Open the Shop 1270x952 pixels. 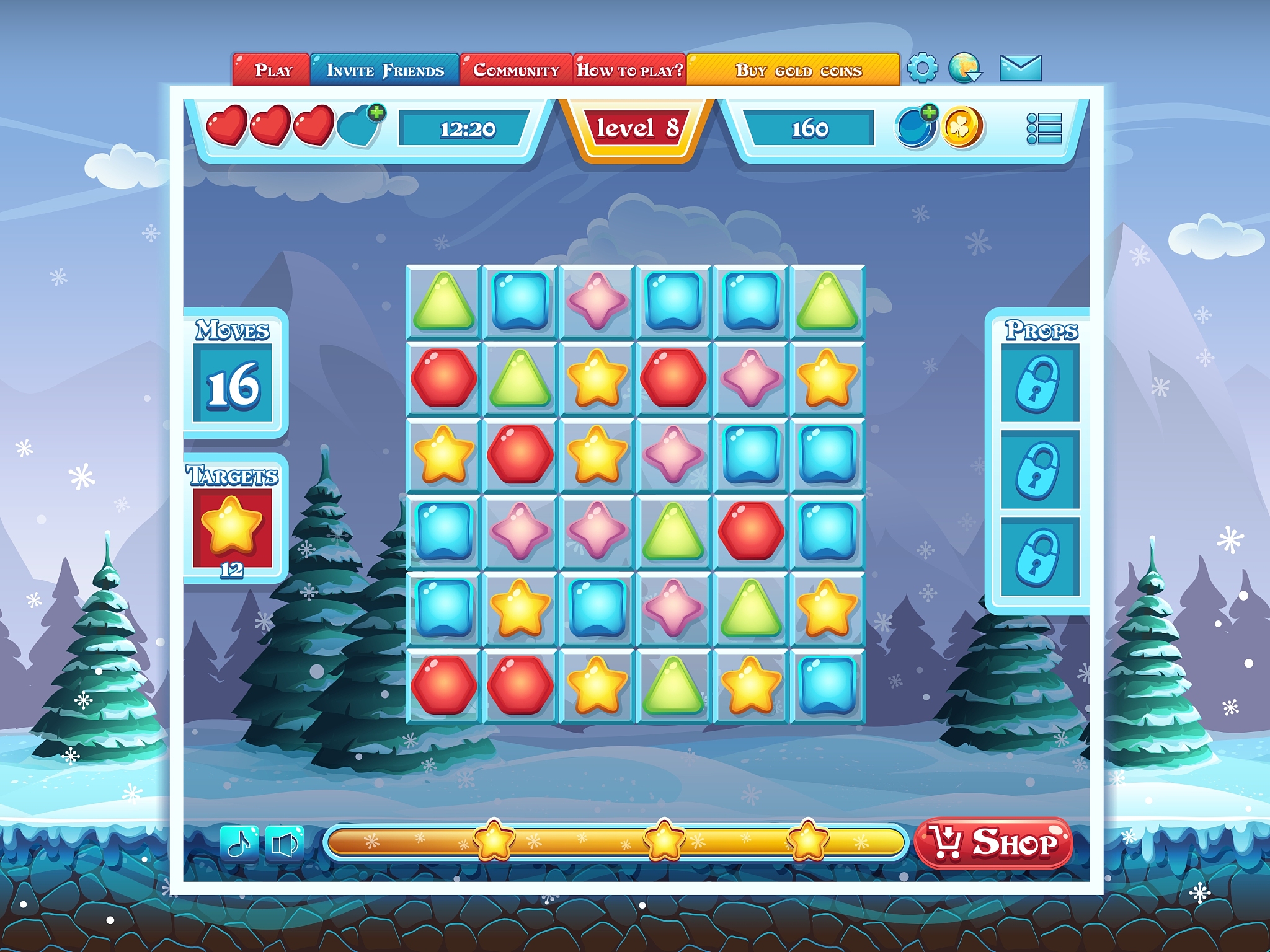(x=994, y=843)
